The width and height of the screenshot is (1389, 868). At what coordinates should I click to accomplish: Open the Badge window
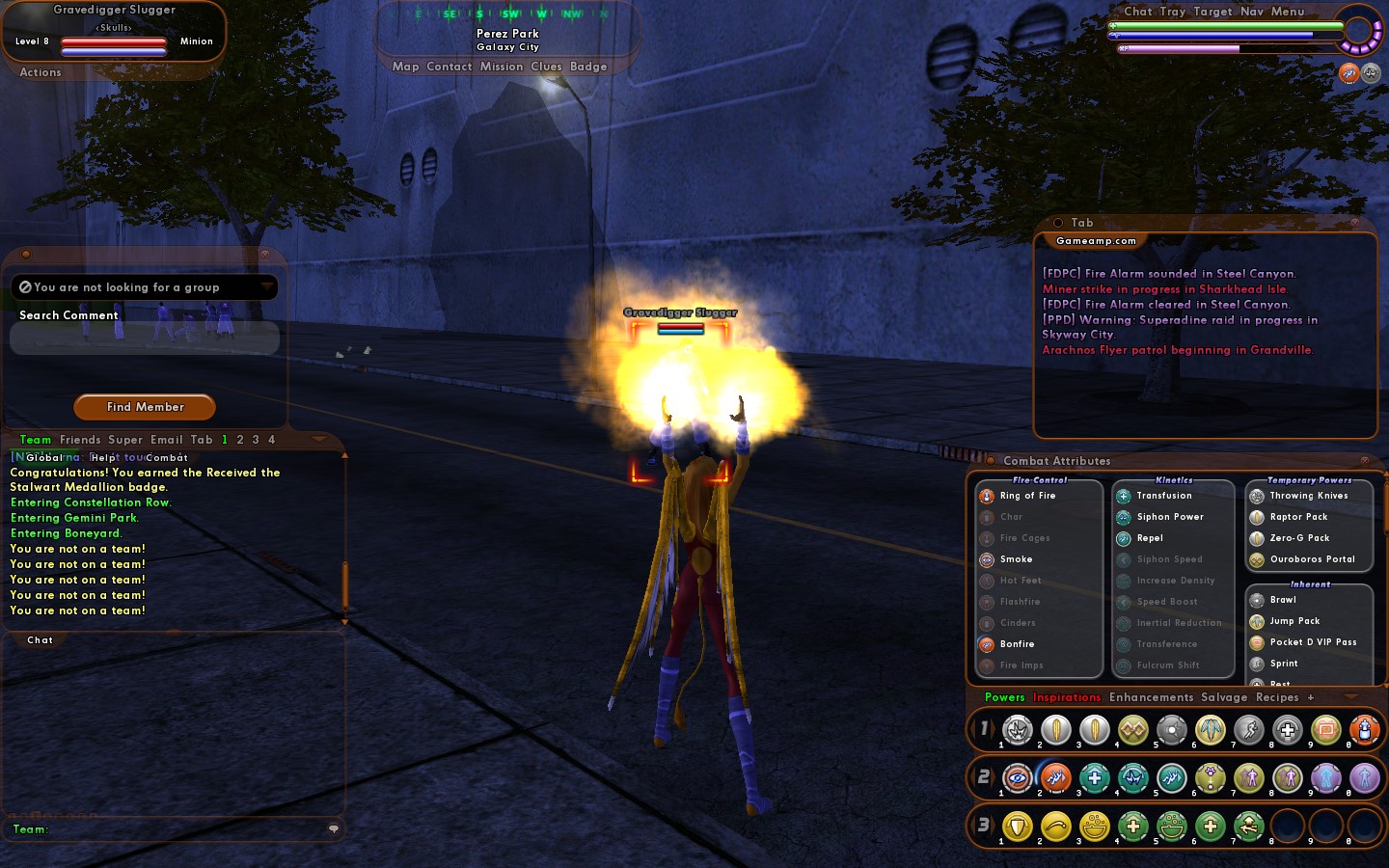(588, 67)
